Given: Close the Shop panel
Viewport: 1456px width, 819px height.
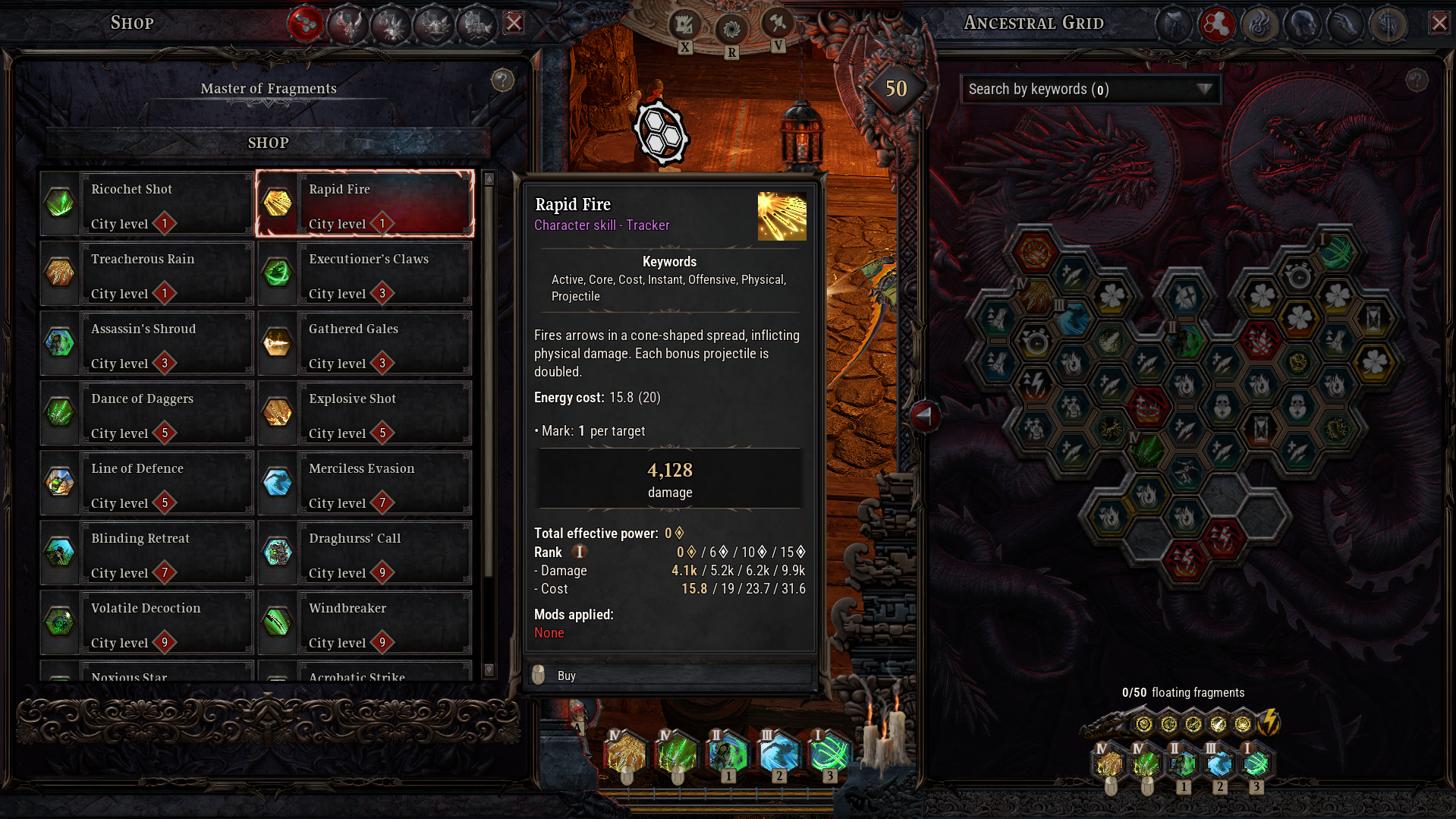Looking at the screenshot, I should point(514,23).
